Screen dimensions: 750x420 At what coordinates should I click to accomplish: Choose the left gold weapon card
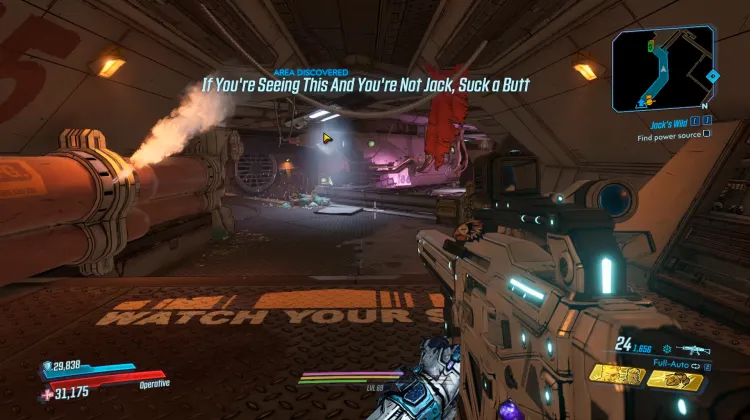(x=618, y=376)
